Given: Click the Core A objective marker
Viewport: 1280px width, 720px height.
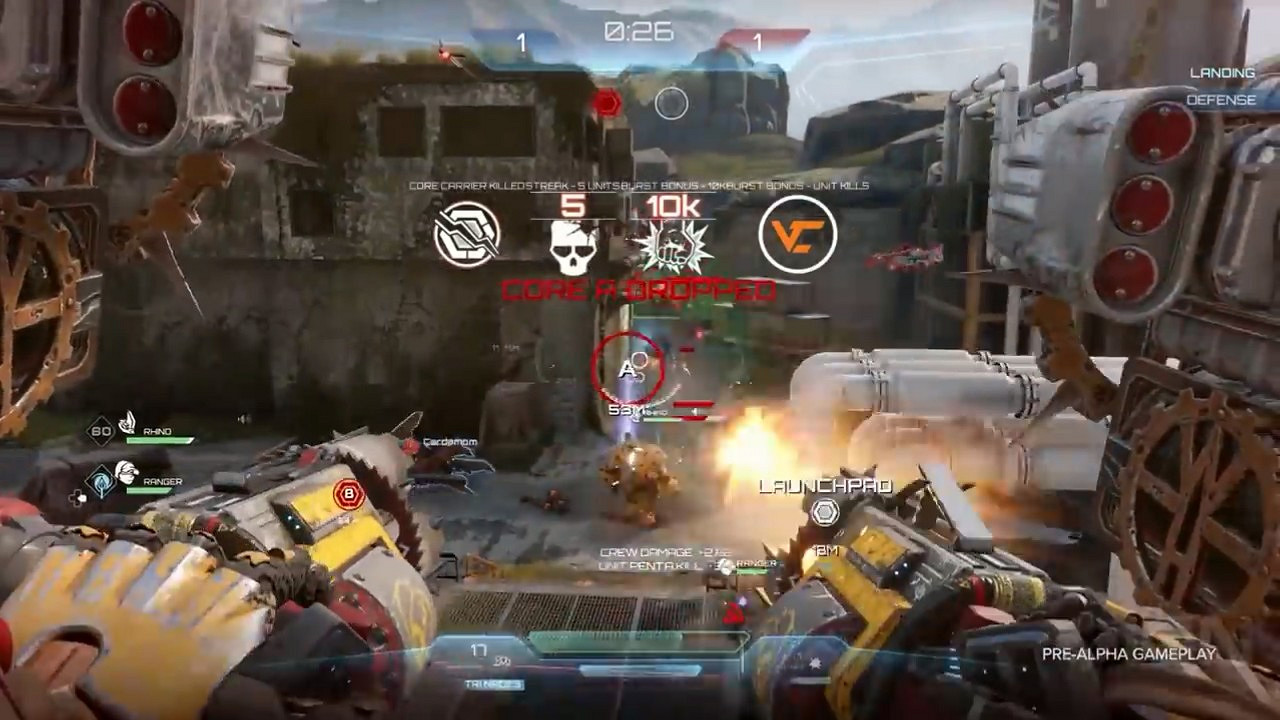Looking at the screenshot, I should coord(628,368).
